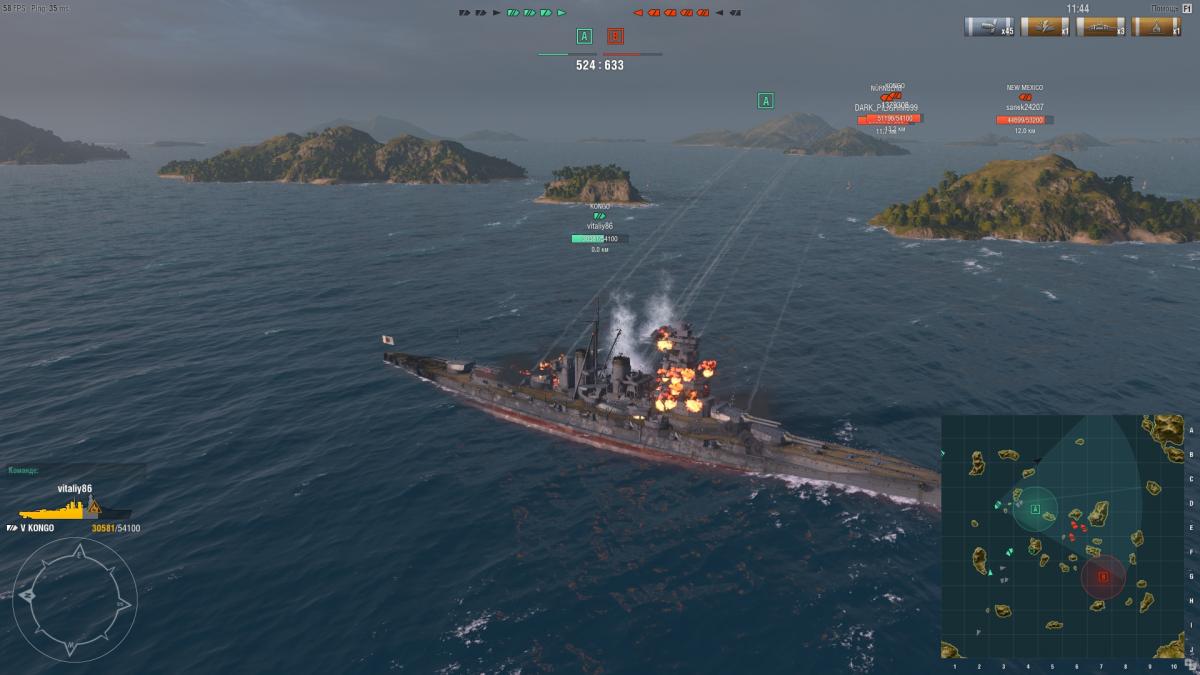Activate the consumable with the lightning icon
Viewport: 1200px width, 675px height.
coord(1044,26)
